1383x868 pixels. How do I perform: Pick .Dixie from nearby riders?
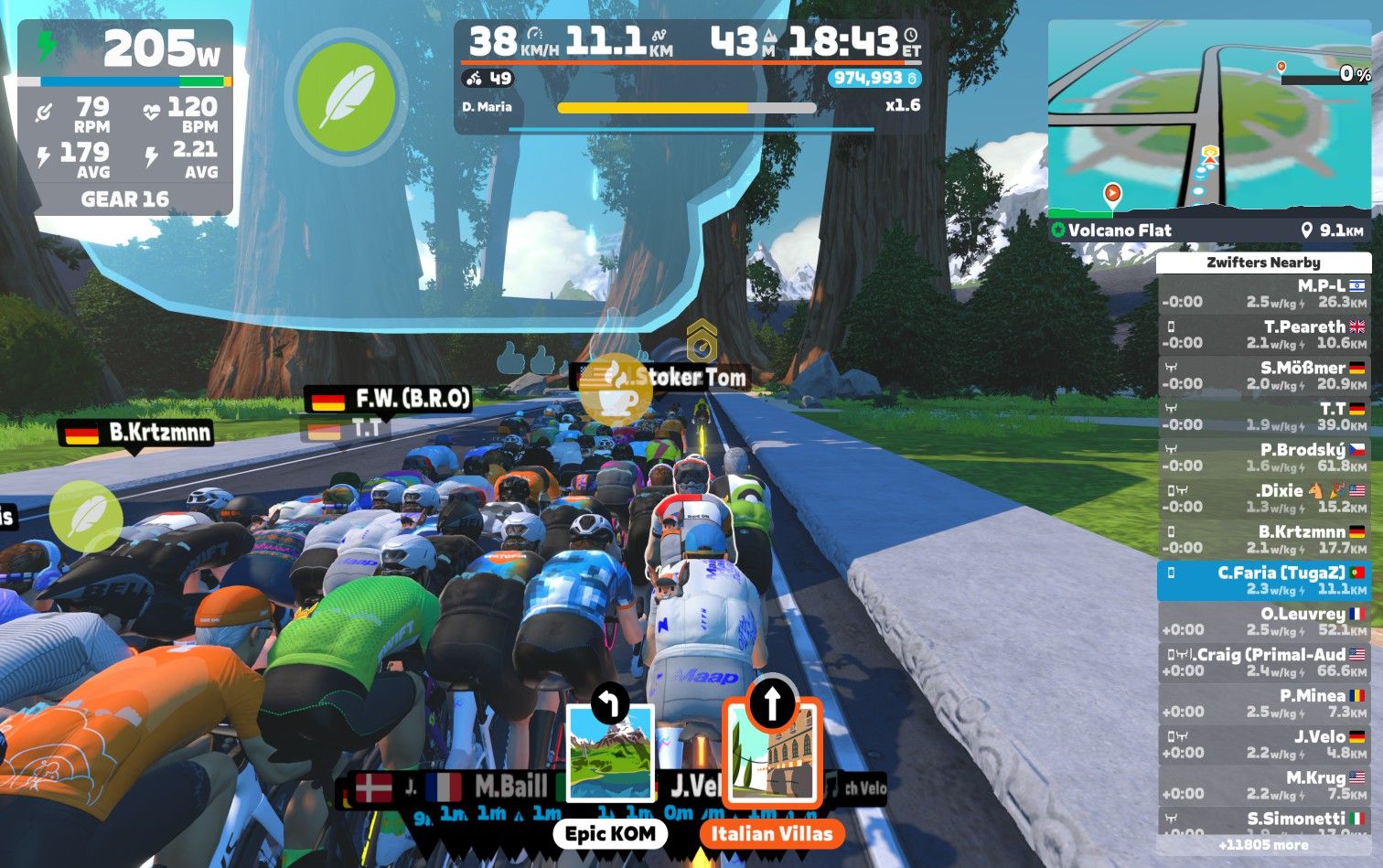(x=1263, y=498)
